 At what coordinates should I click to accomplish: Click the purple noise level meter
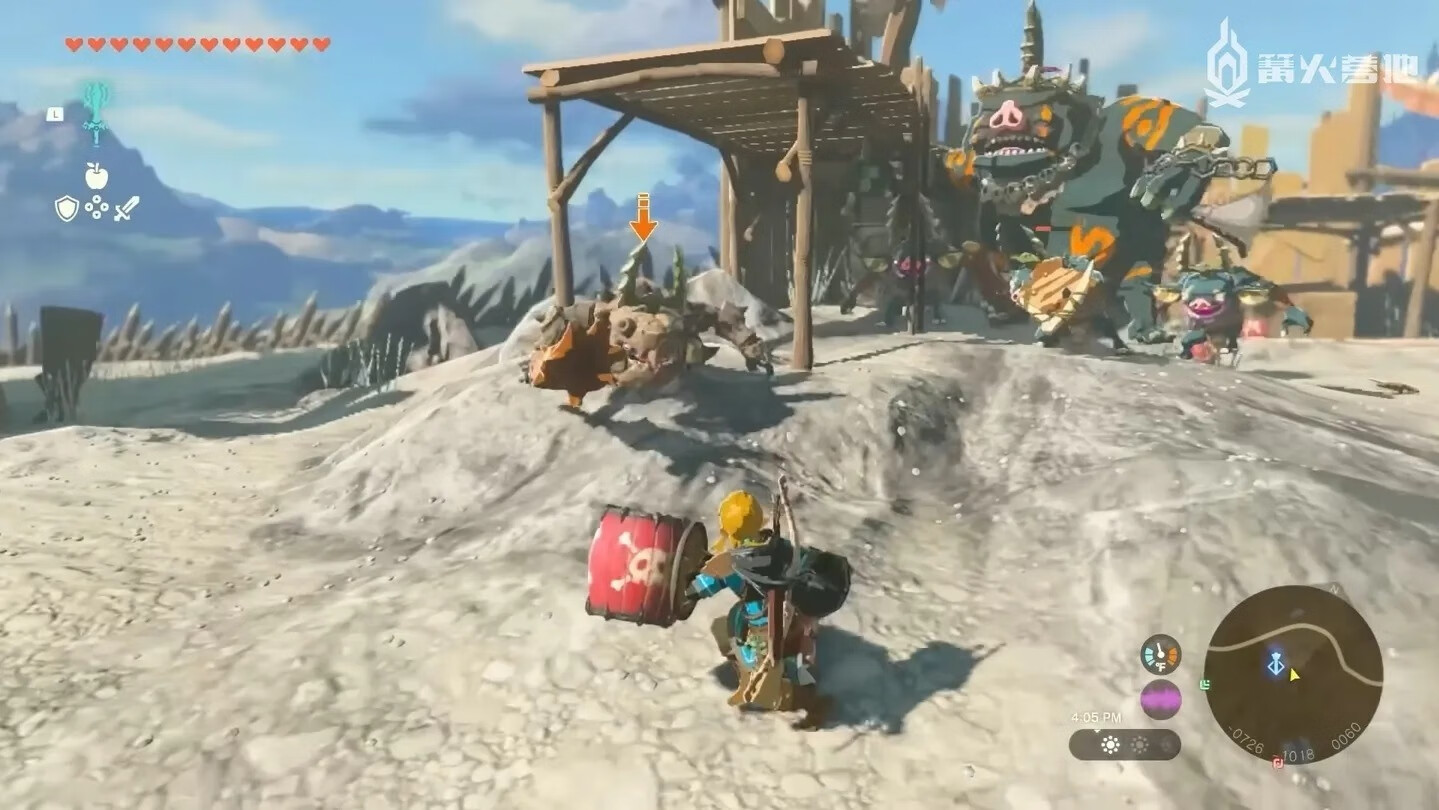(1160, 699)
